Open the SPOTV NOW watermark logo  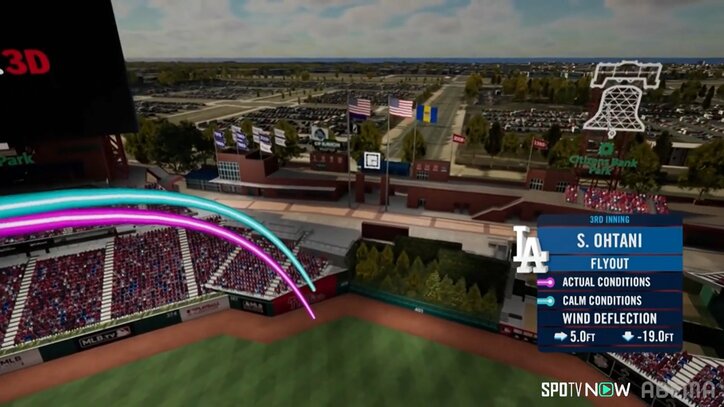coord(585,389)
